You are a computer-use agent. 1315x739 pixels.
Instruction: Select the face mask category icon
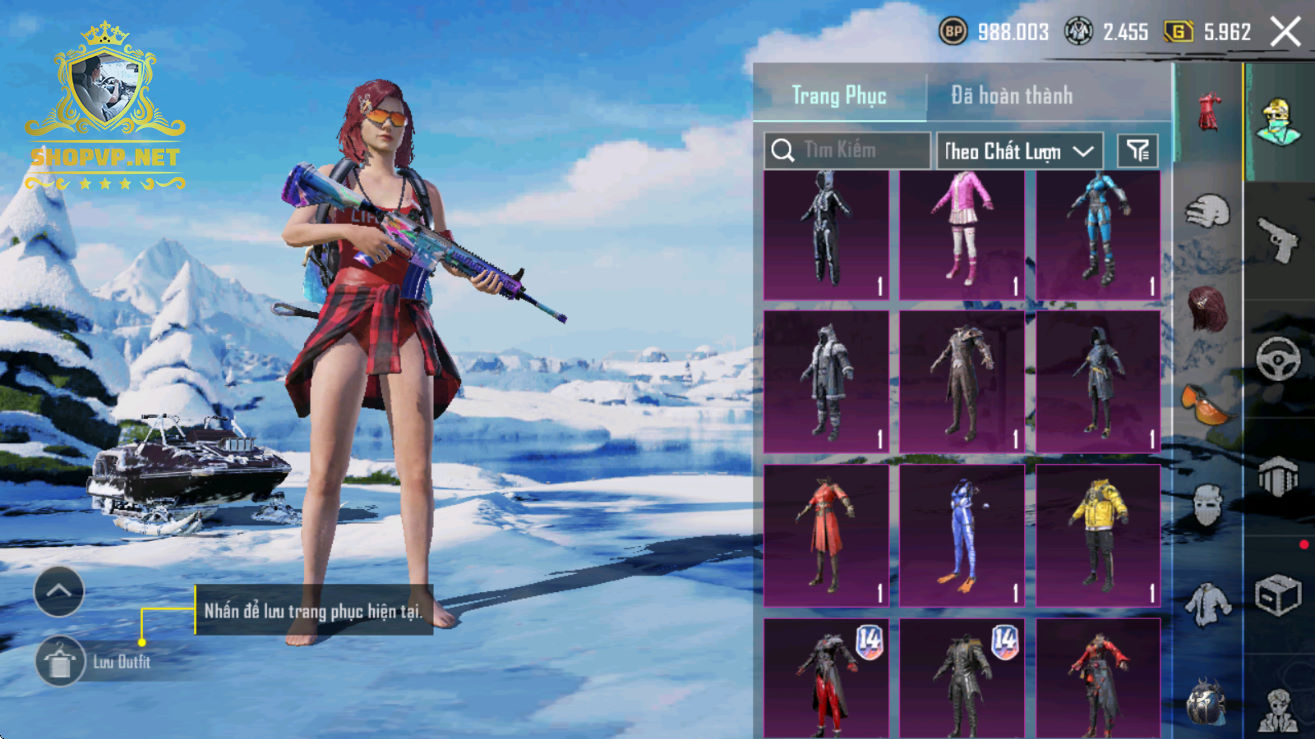point(1207,505)
